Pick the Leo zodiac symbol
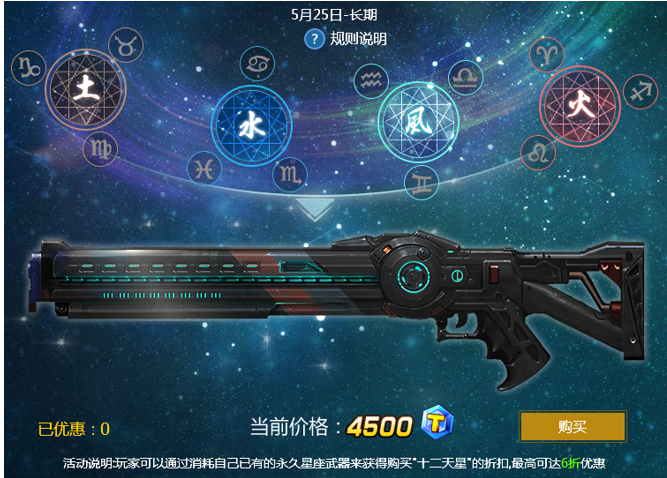This screenshot has height=478, width=667. (538, 153)
